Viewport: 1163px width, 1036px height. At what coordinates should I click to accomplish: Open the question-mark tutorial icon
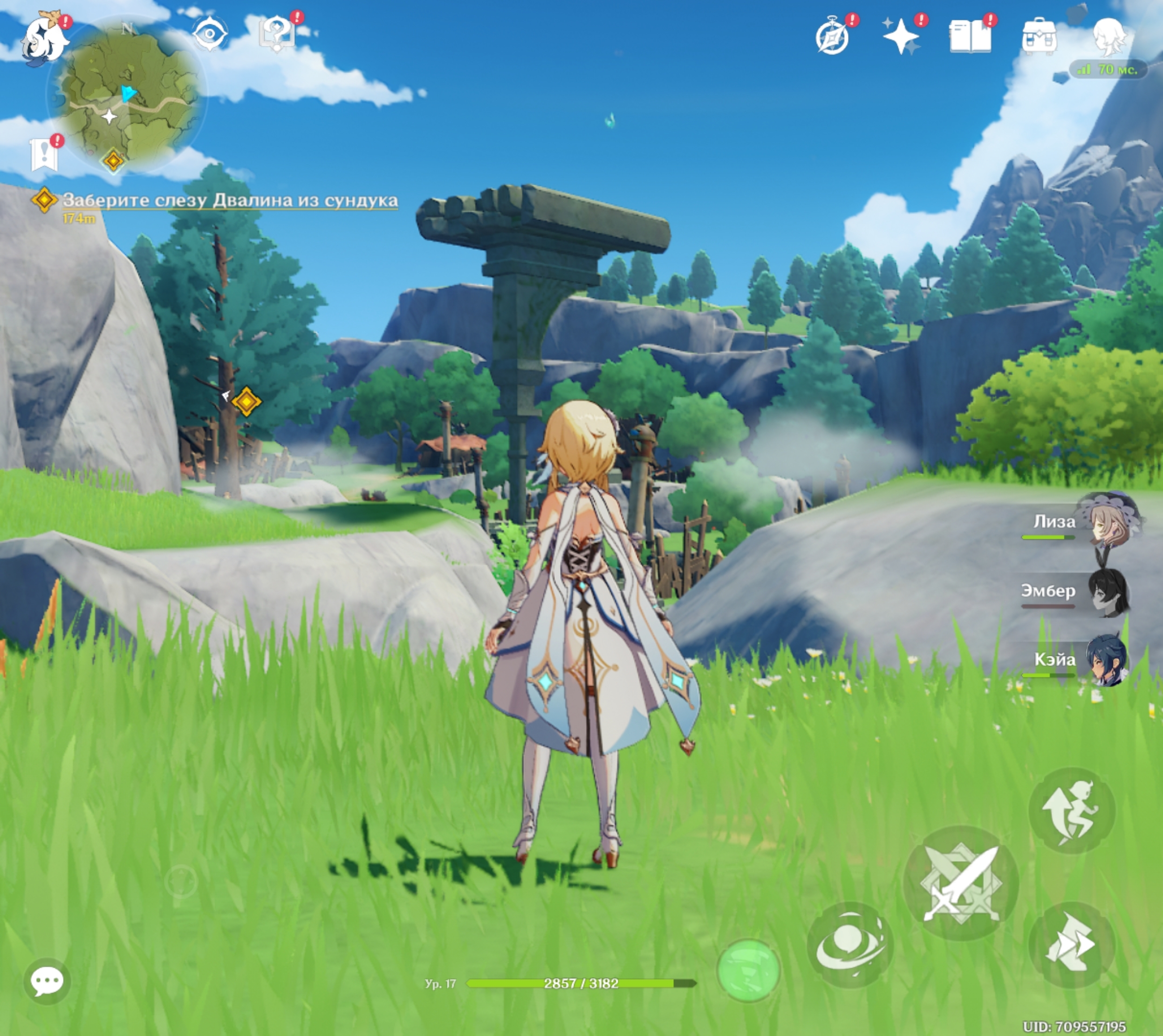tap(277, 34)
